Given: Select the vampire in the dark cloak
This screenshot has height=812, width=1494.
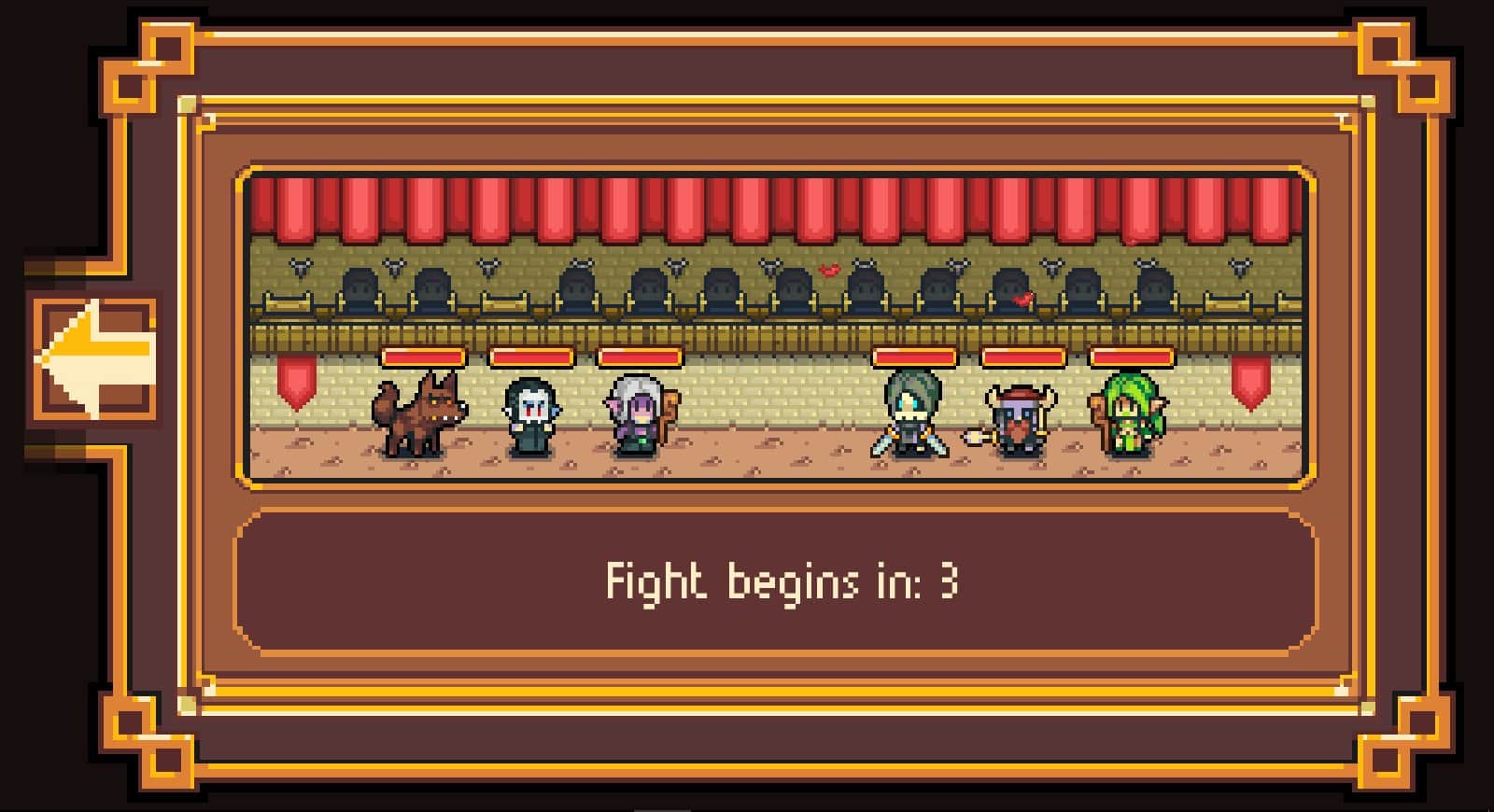Looking at the screenshot, I should point(529,415).
